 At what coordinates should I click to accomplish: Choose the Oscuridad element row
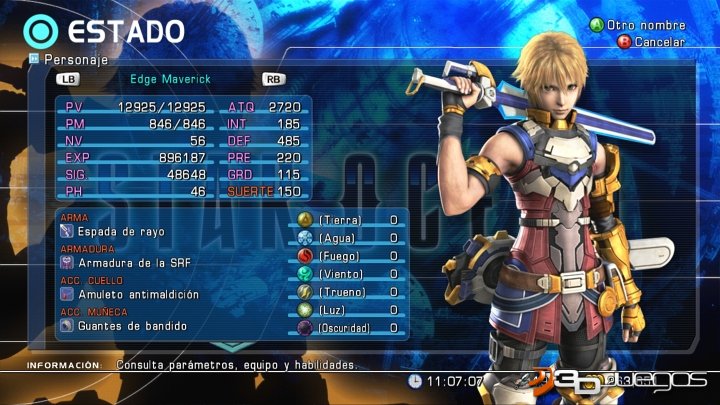click(351, 328)
